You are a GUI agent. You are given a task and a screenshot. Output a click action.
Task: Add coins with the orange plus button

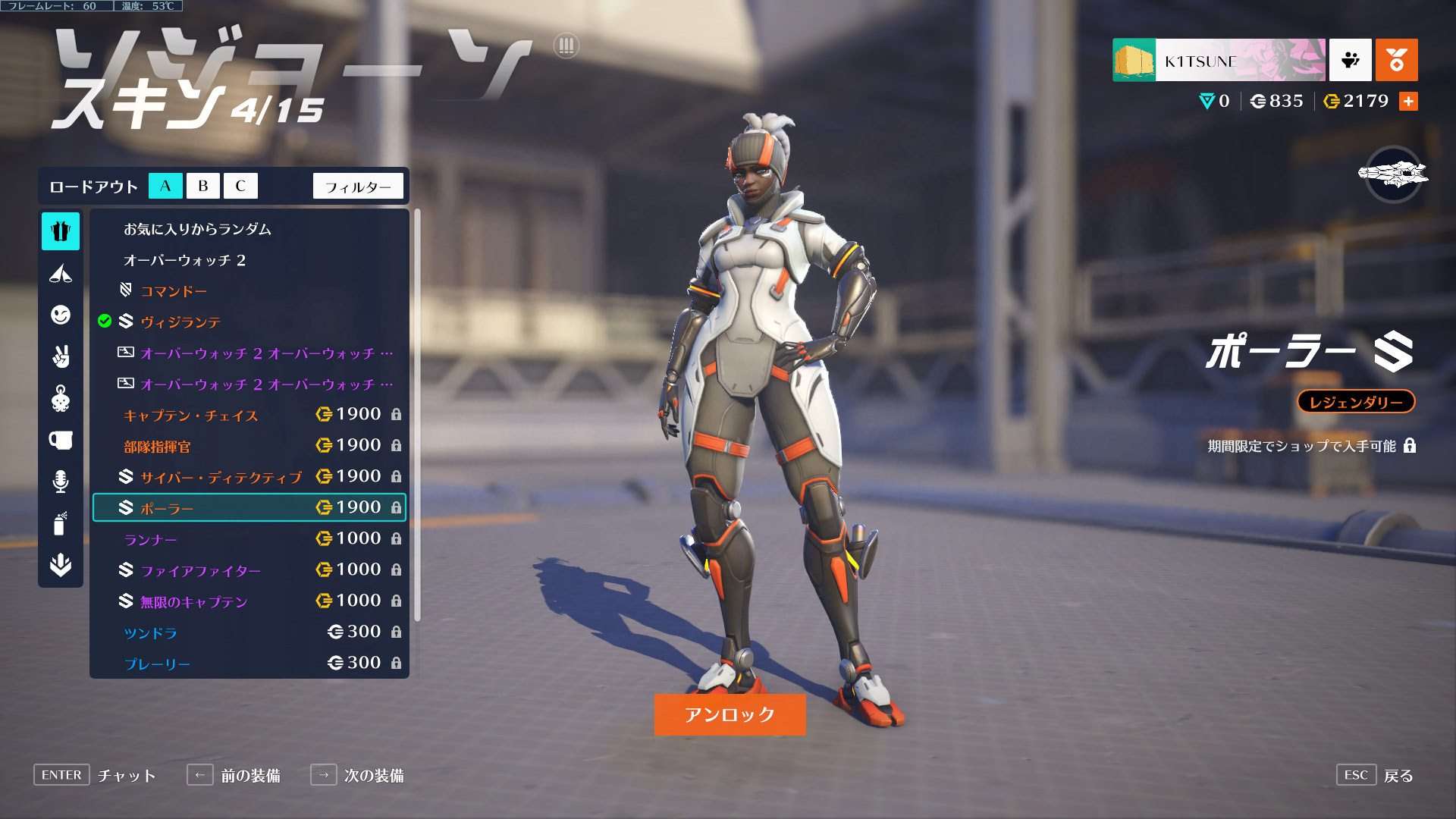click(x=1408, y=102)
